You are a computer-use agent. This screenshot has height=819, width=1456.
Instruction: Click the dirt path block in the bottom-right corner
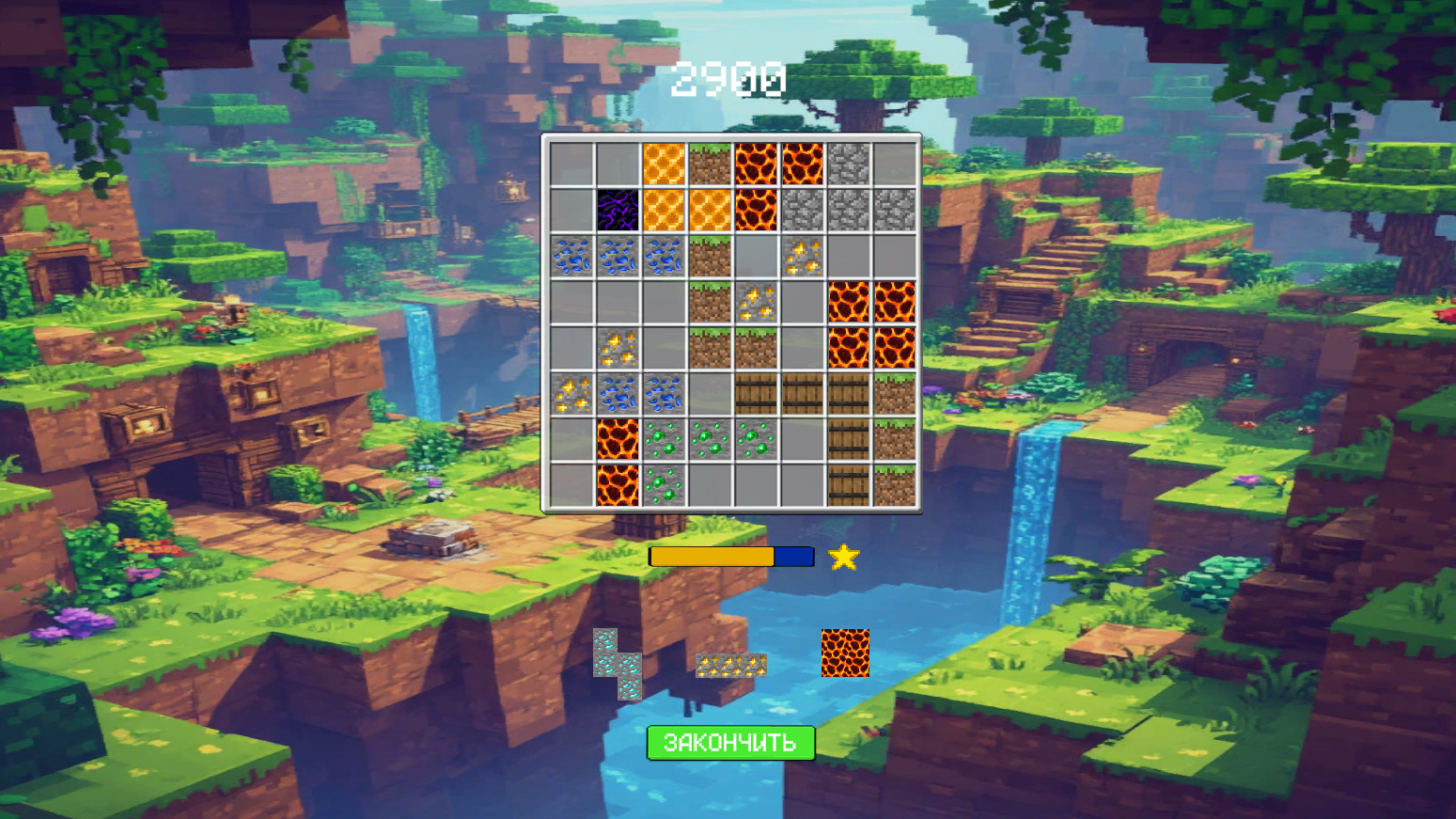[895, 485]
